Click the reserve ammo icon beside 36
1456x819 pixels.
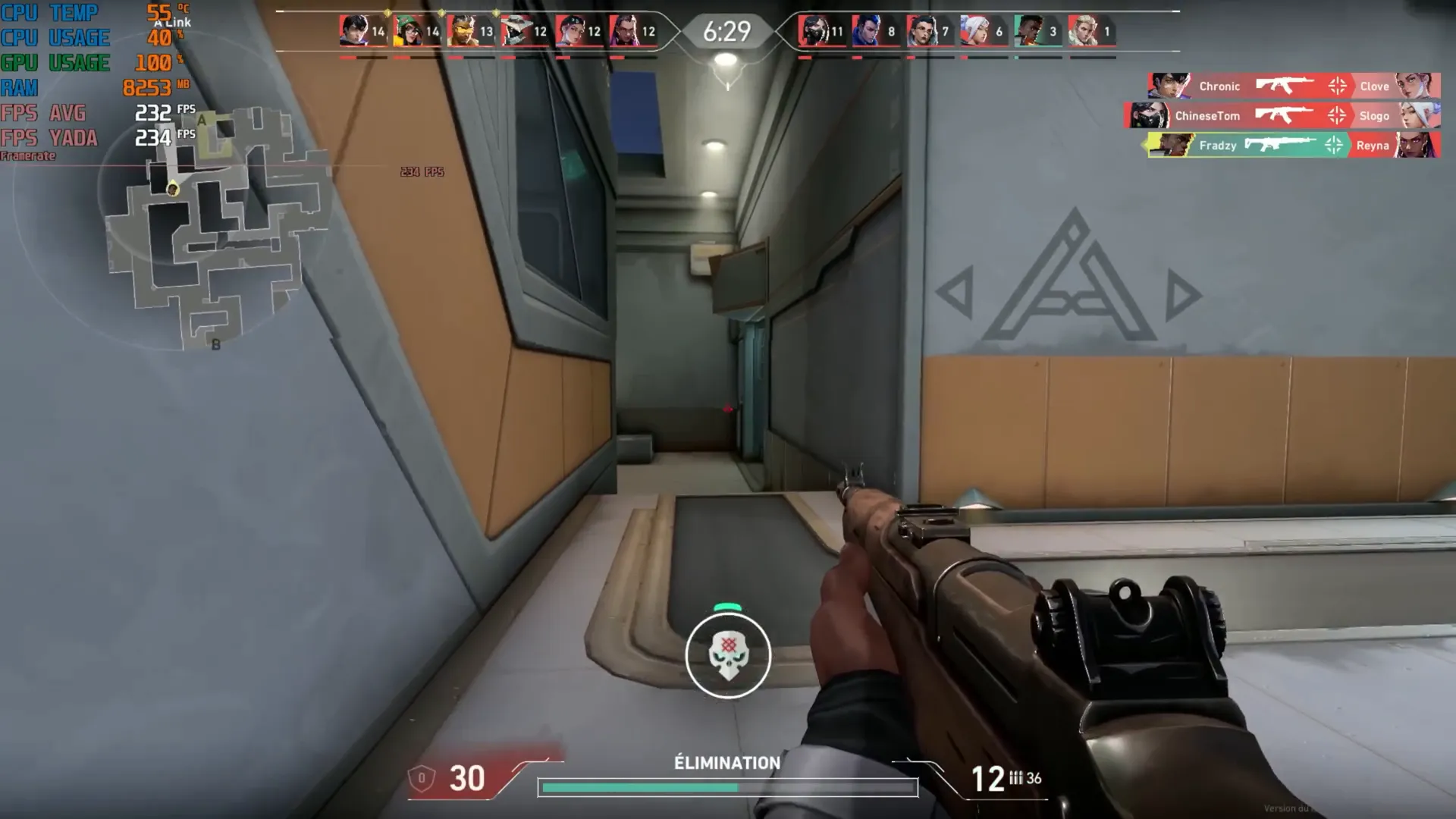click(x=1017, y=778)
